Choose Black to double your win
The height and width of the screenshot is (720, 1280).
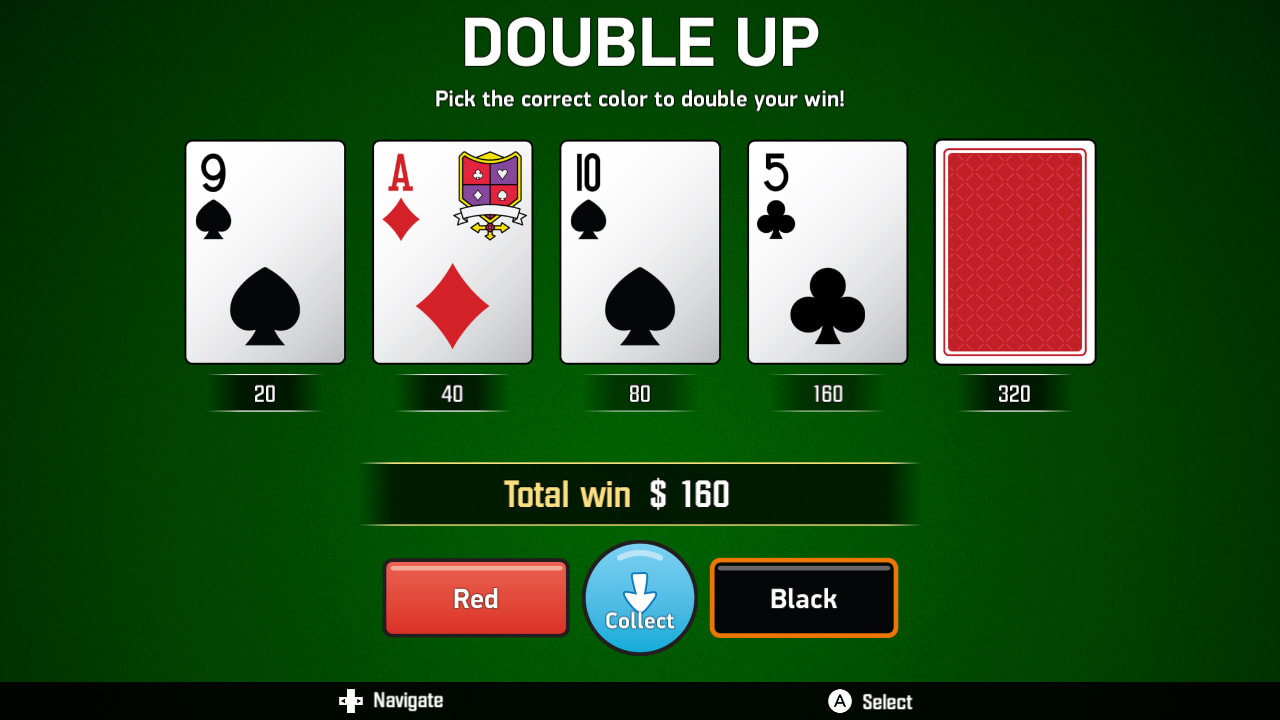(x=803, y=598)
